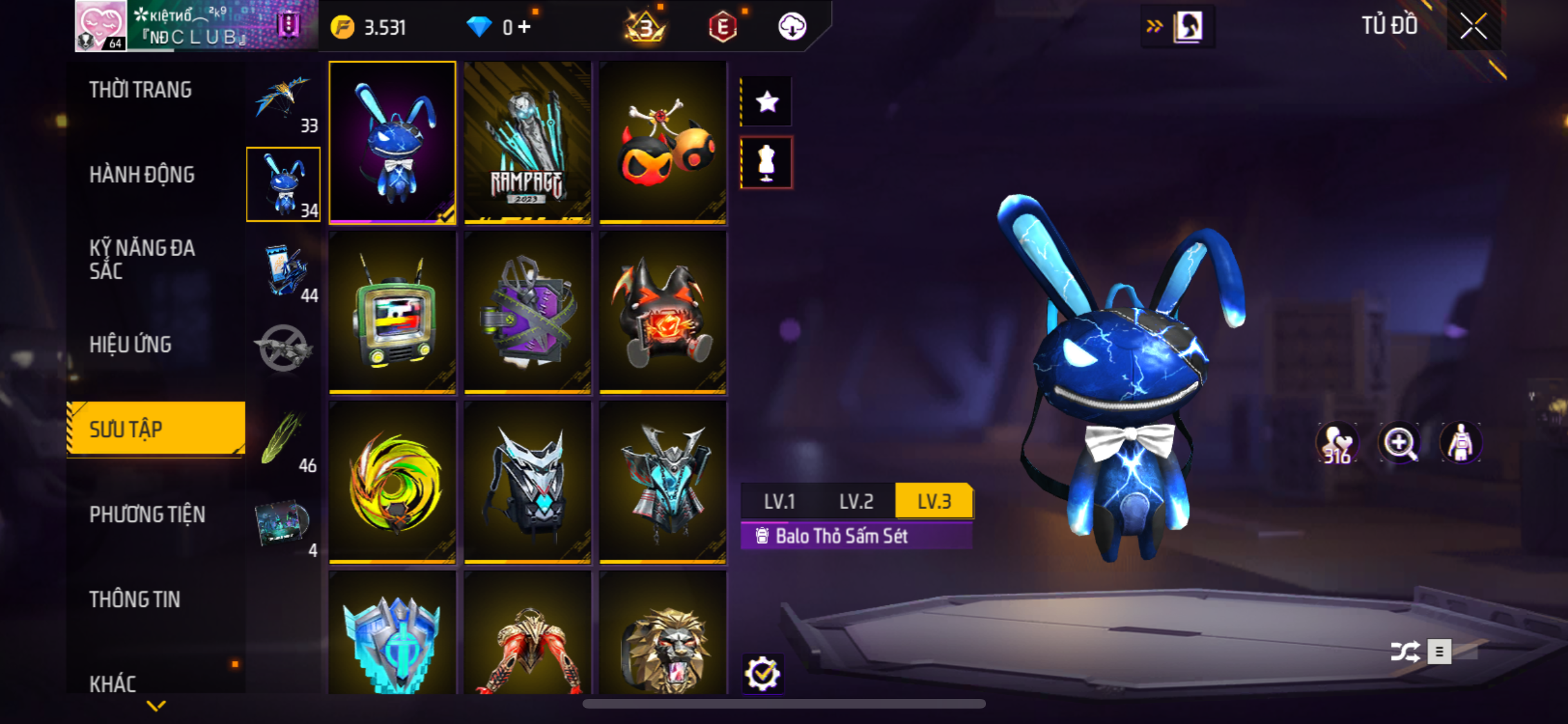Select LV.1 backpack level
The image size is (1568, 724).
coord(779,501)
